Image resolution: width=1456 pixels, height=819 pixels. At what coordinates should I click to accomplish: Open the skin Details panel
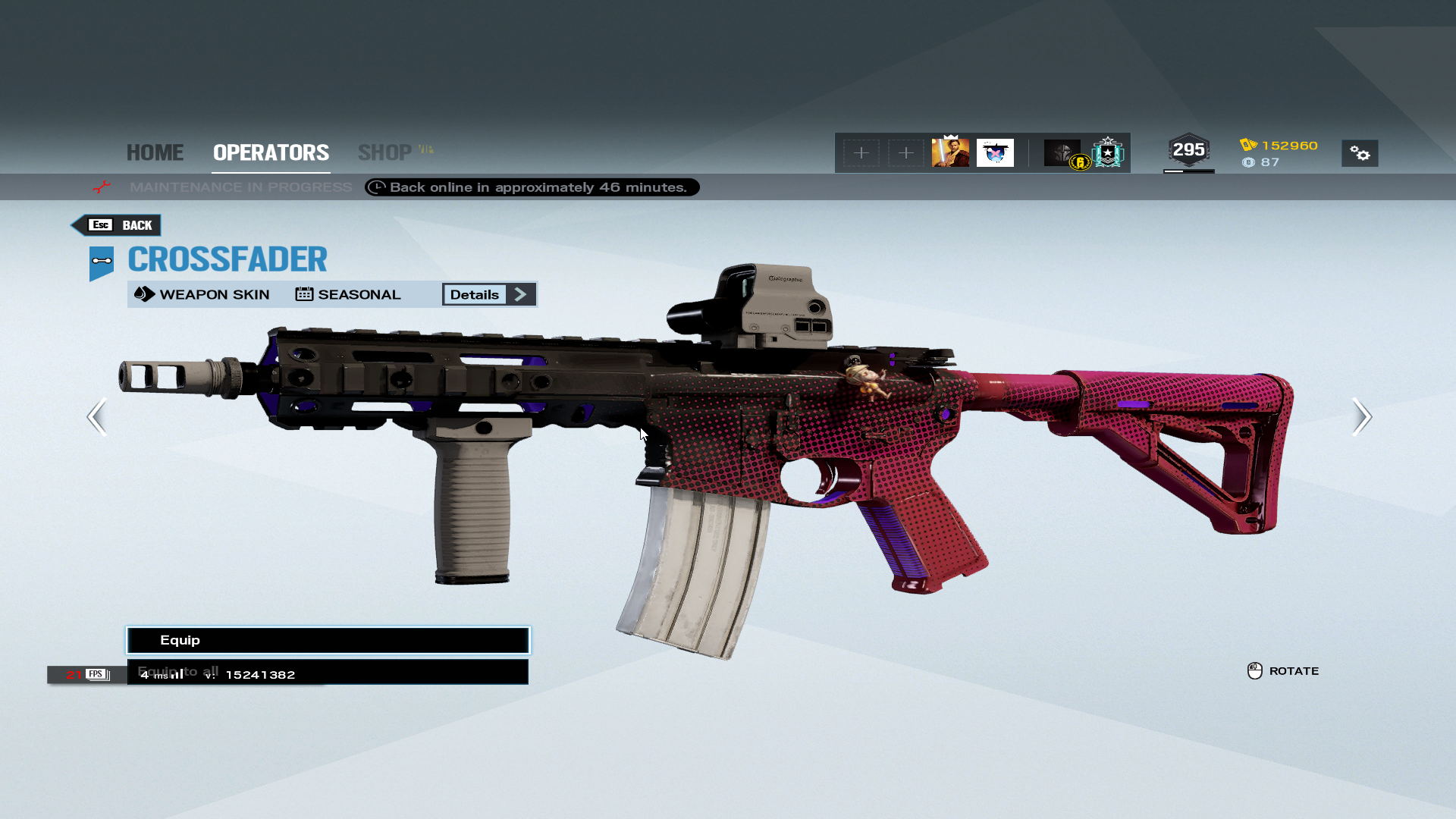coord(489,294)
